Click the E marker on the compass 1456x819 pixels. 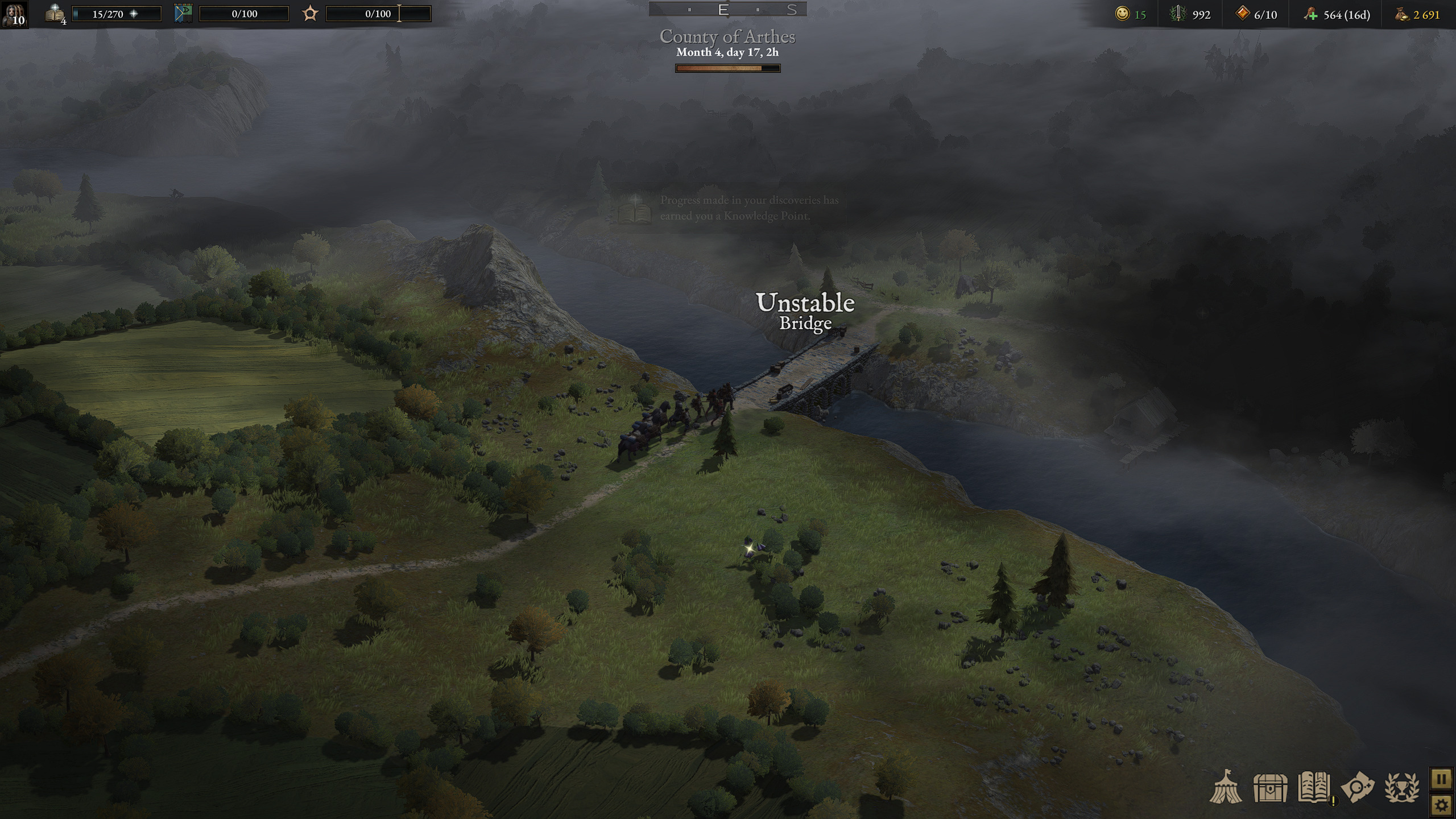click(723, 9)
